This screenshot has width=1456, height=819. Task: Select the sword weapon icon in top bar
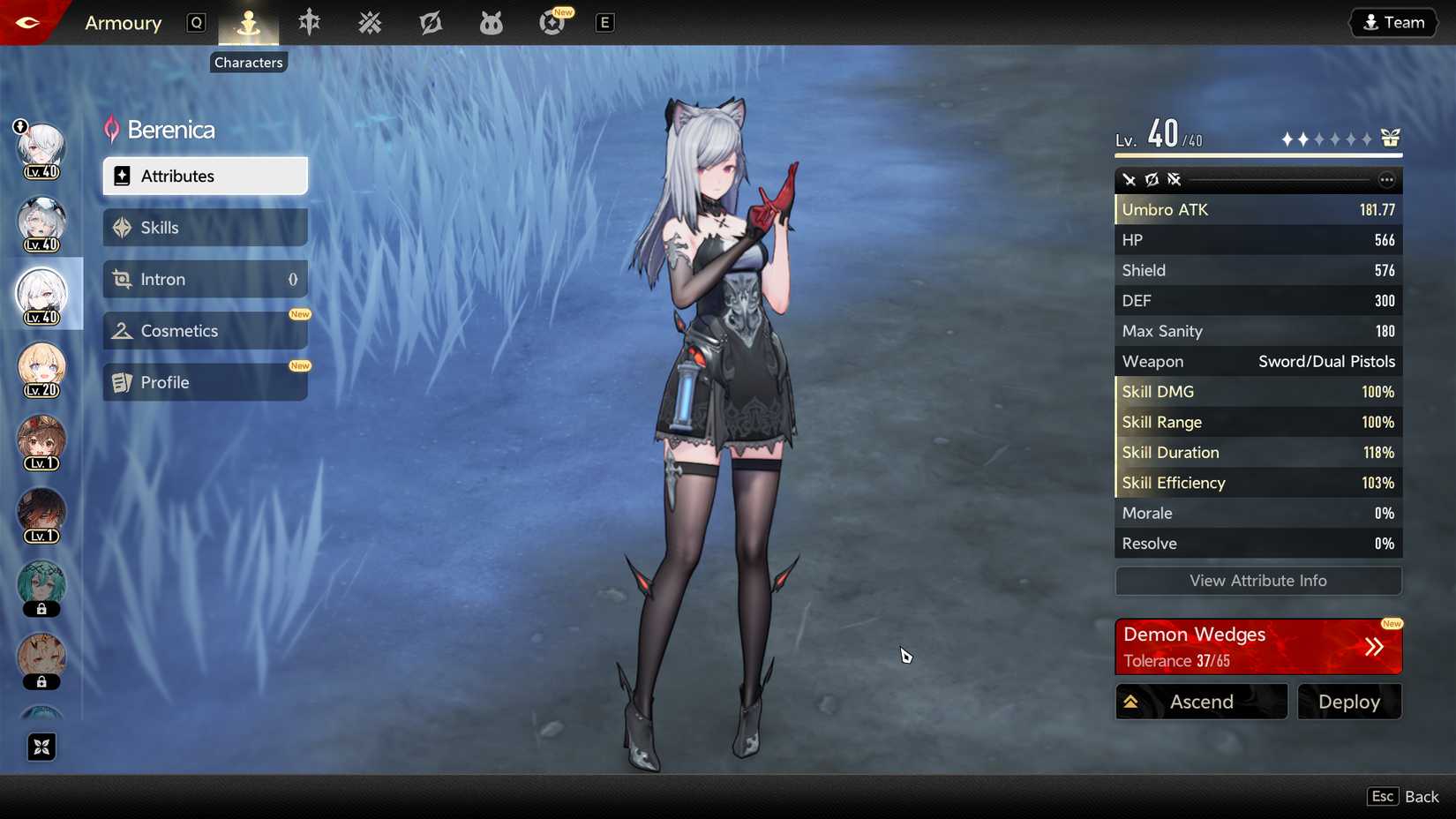[308, 22]
